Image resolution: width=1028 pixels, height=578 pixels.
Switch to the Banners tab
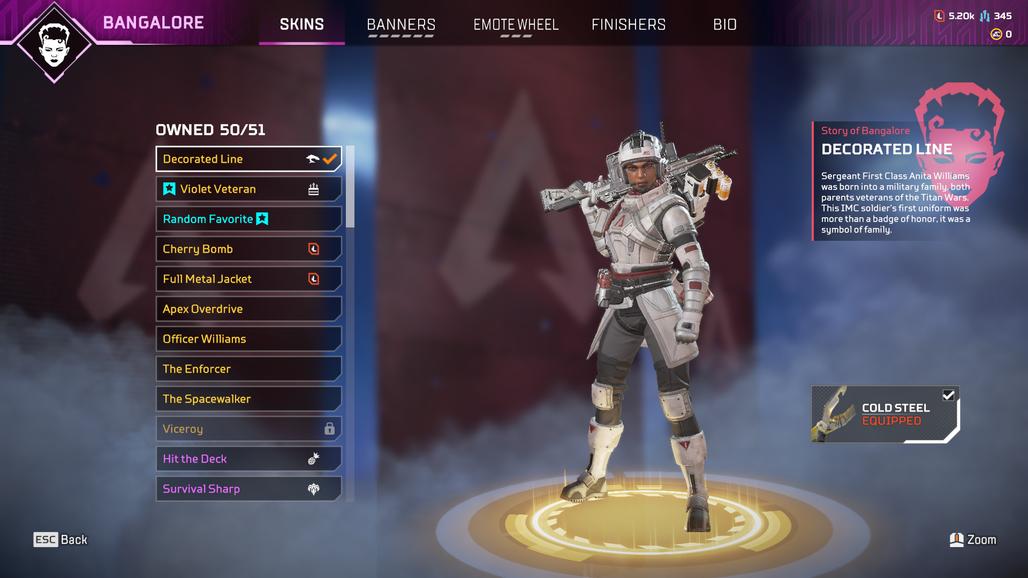(x=401, y=24)
